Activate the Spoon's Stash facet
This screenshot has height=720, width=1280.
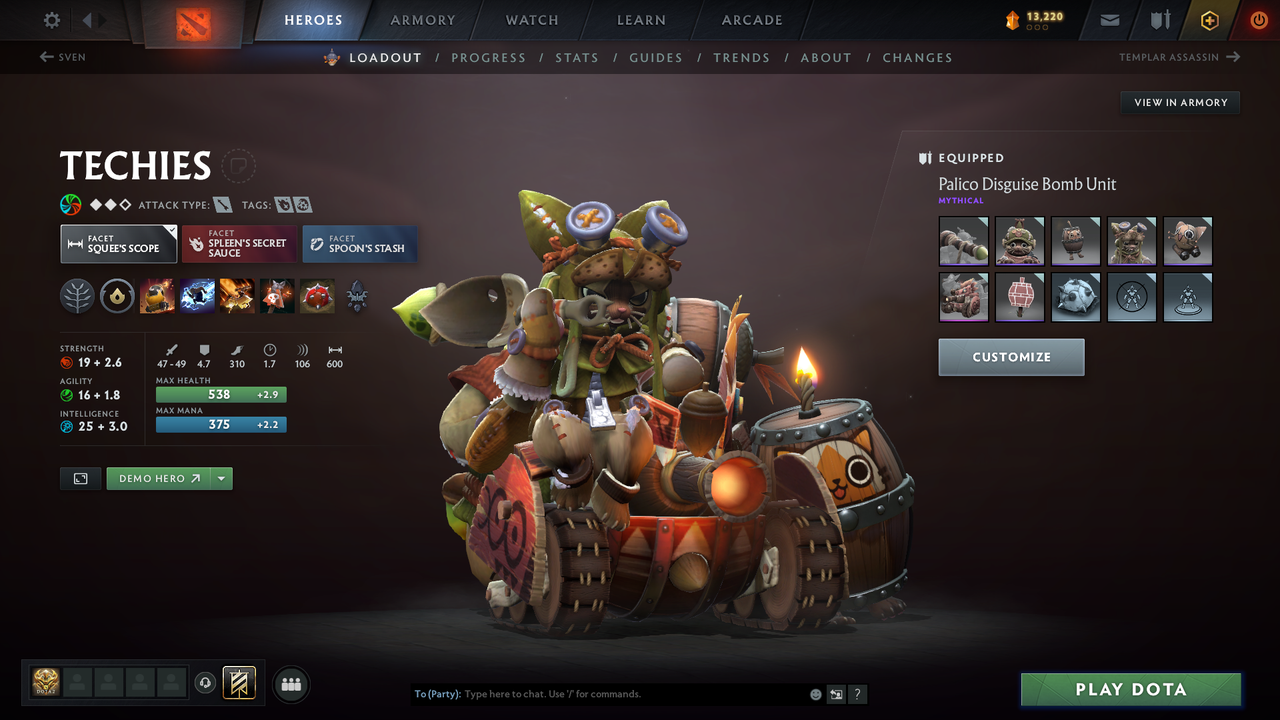tap(359, 243)
